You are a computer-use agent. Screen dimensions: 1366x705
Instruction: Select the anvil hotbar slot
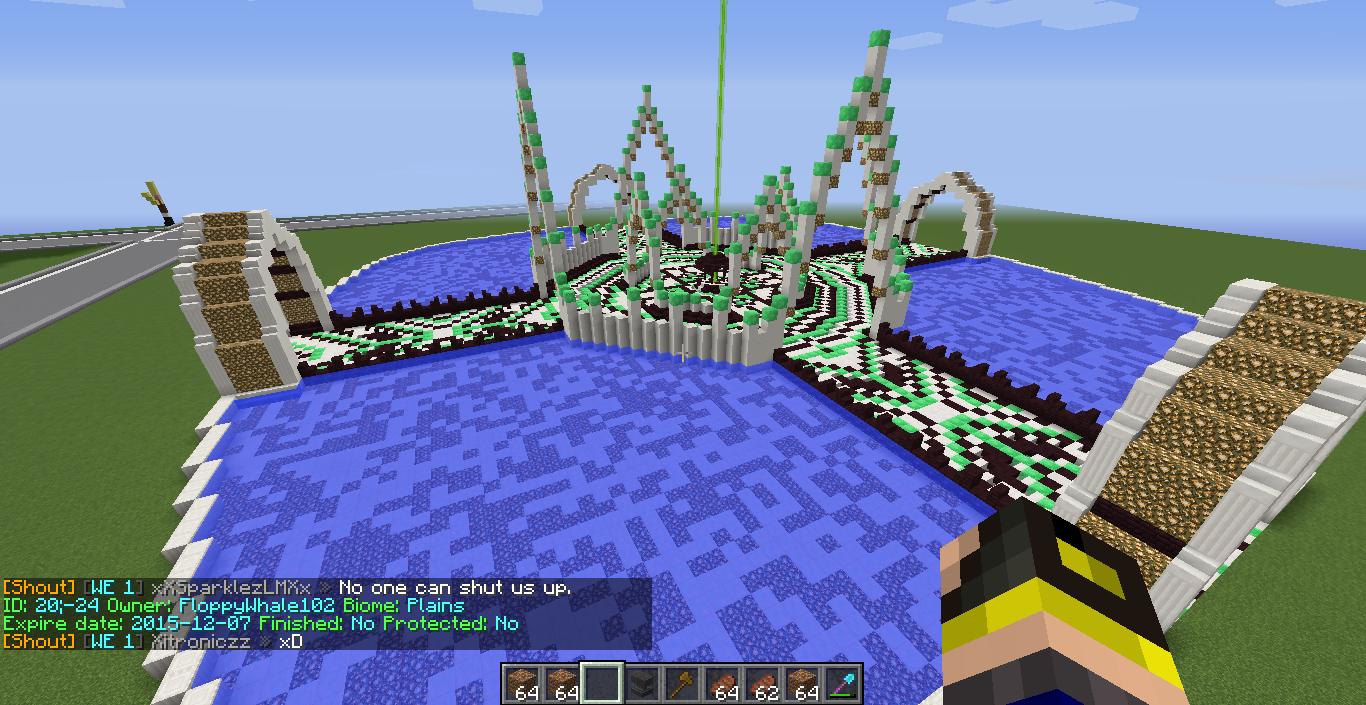click(643, 684)
